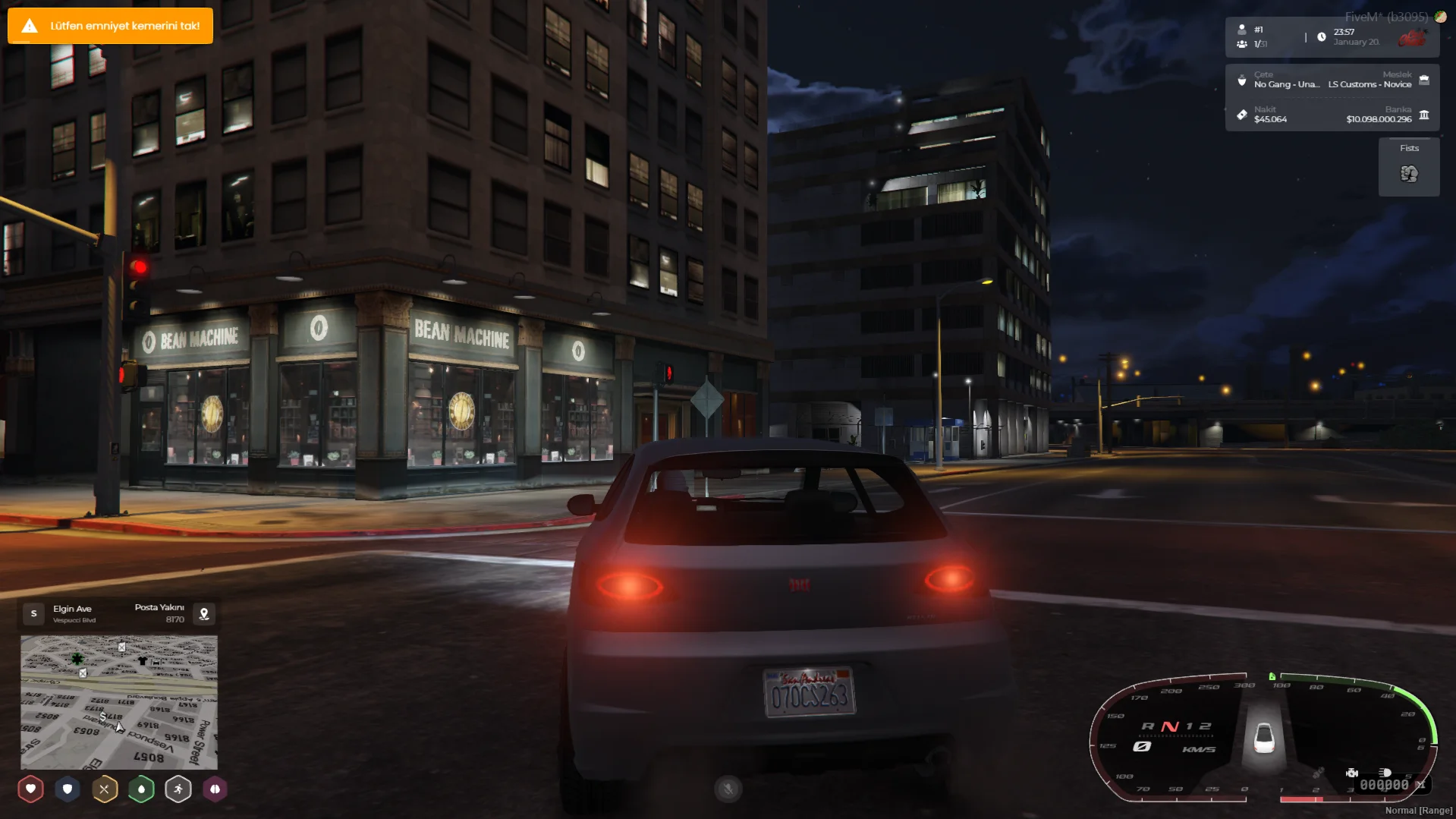
Task: Select the health heart status icon
Action: (30, 789)
